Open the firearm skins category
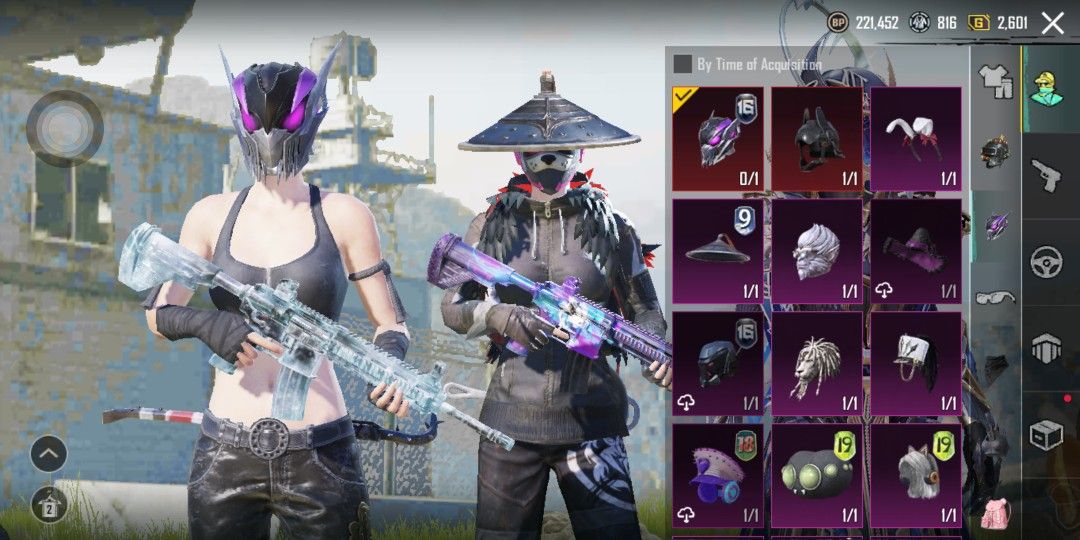The height and width of the screenshot is (540, 1080). pos(1047,176)
